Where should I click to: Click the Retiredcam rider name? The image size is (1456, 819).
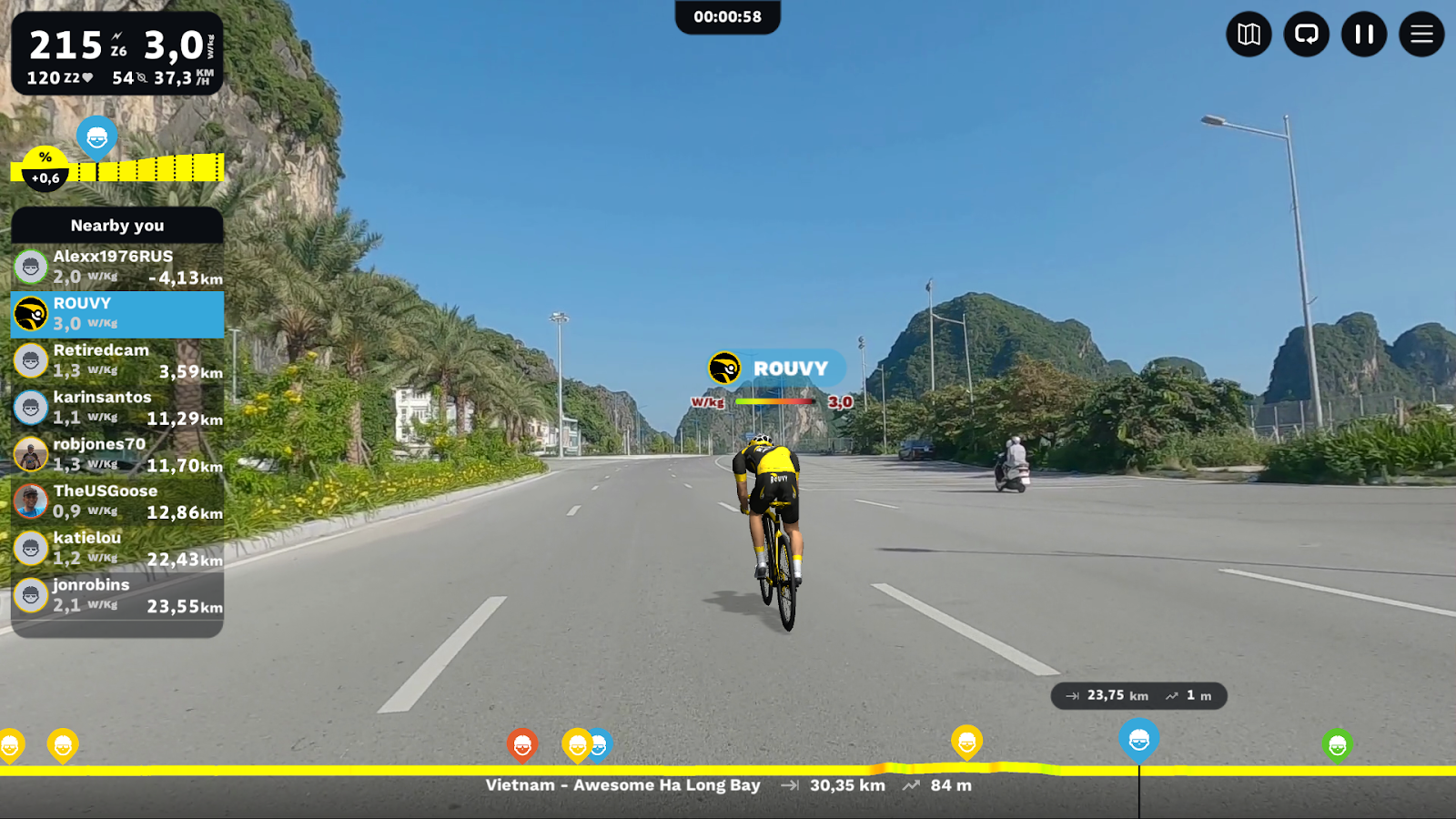(101, 349)
